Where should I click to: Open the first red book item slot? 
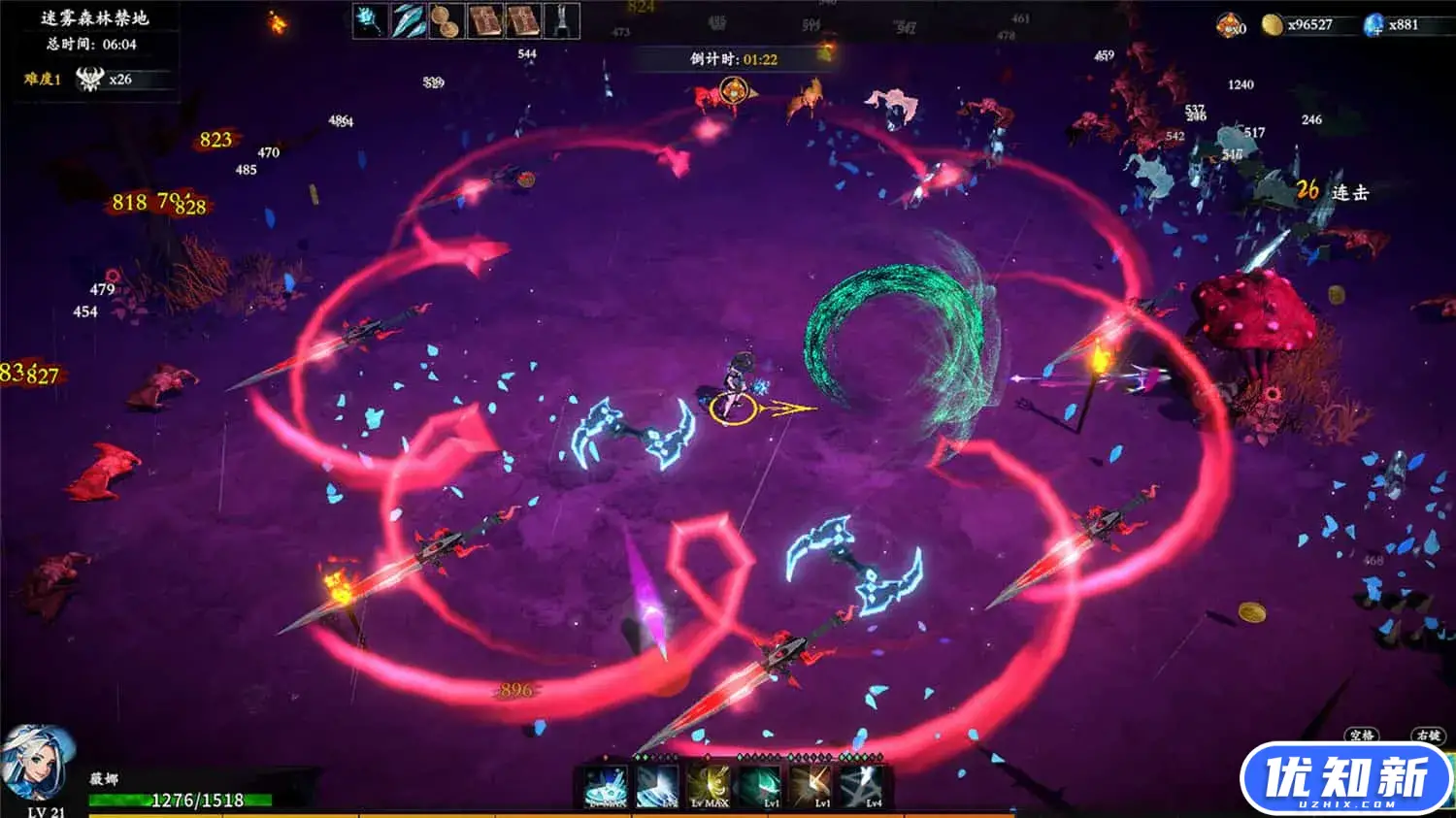(485, 21)
